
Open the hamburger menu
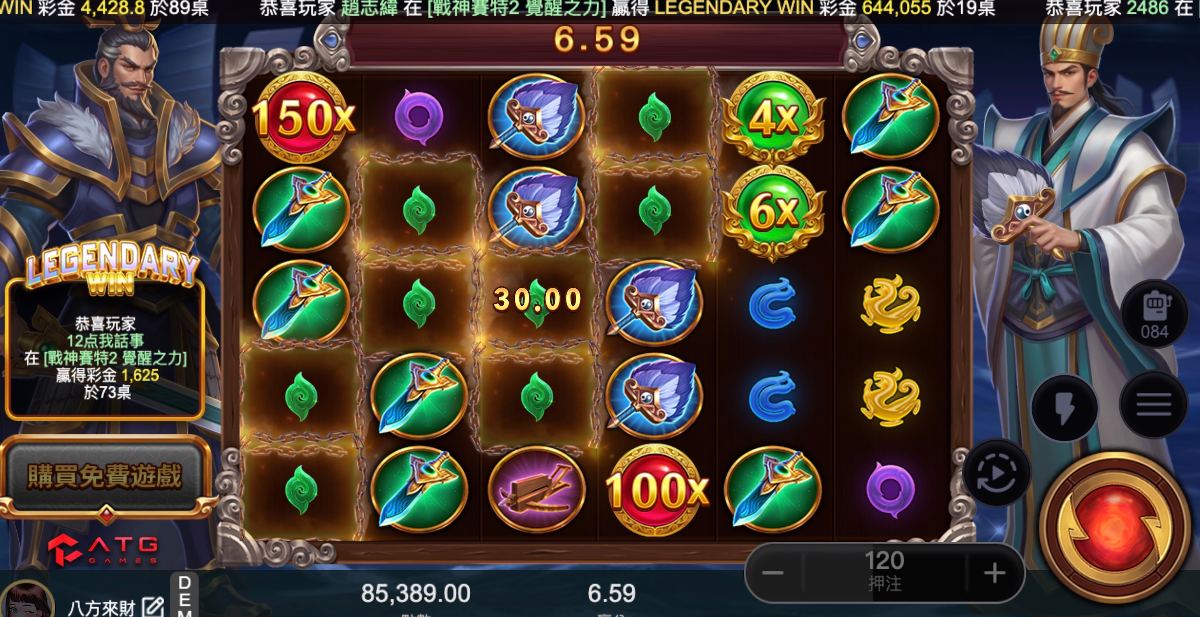click(x=1153, y=404)
